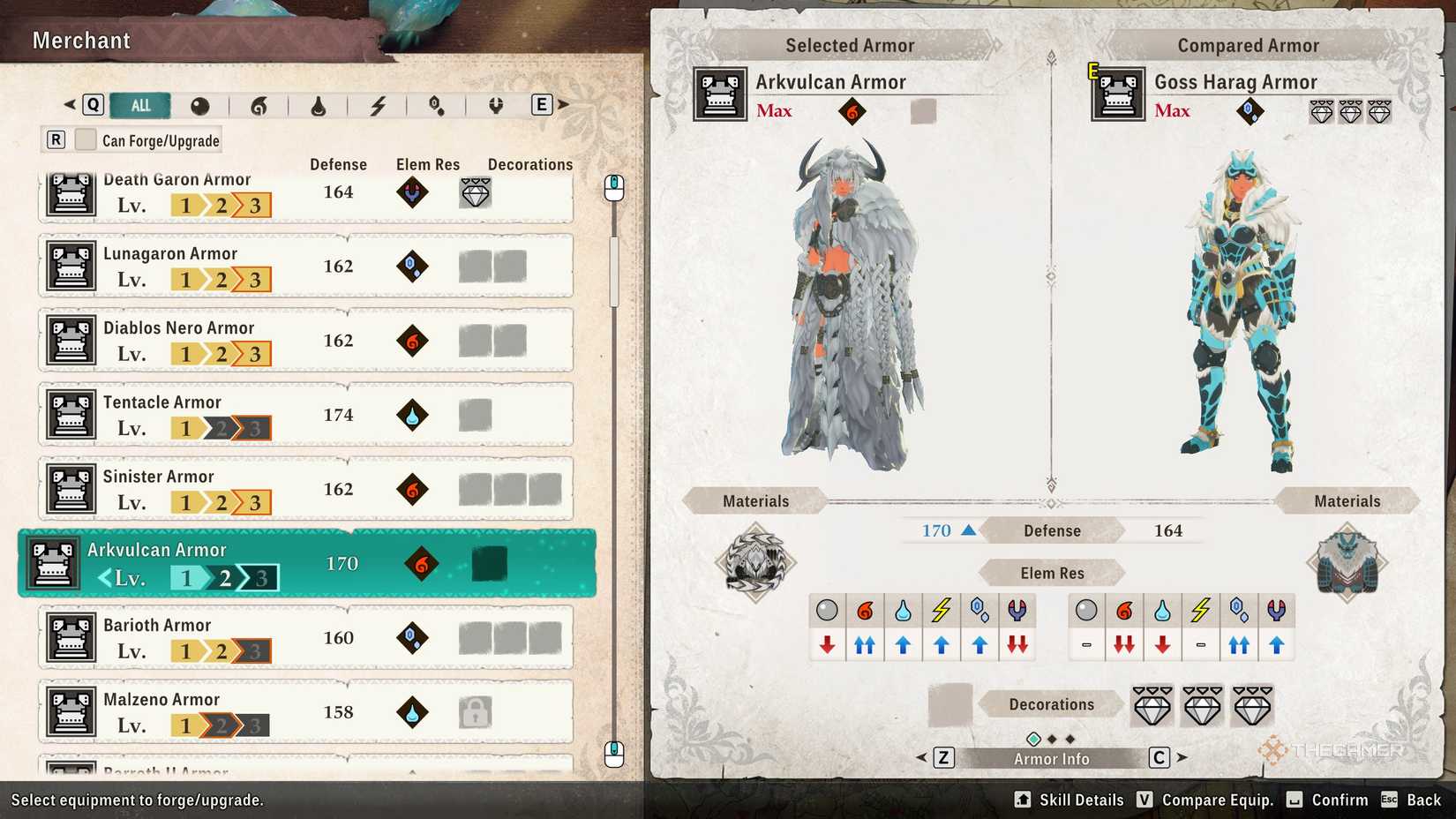Viewport: 1456px width, 819px height.
Task: Select Arkvulcan Armor level 3 upgrade marker
Action: click(258, 577)
